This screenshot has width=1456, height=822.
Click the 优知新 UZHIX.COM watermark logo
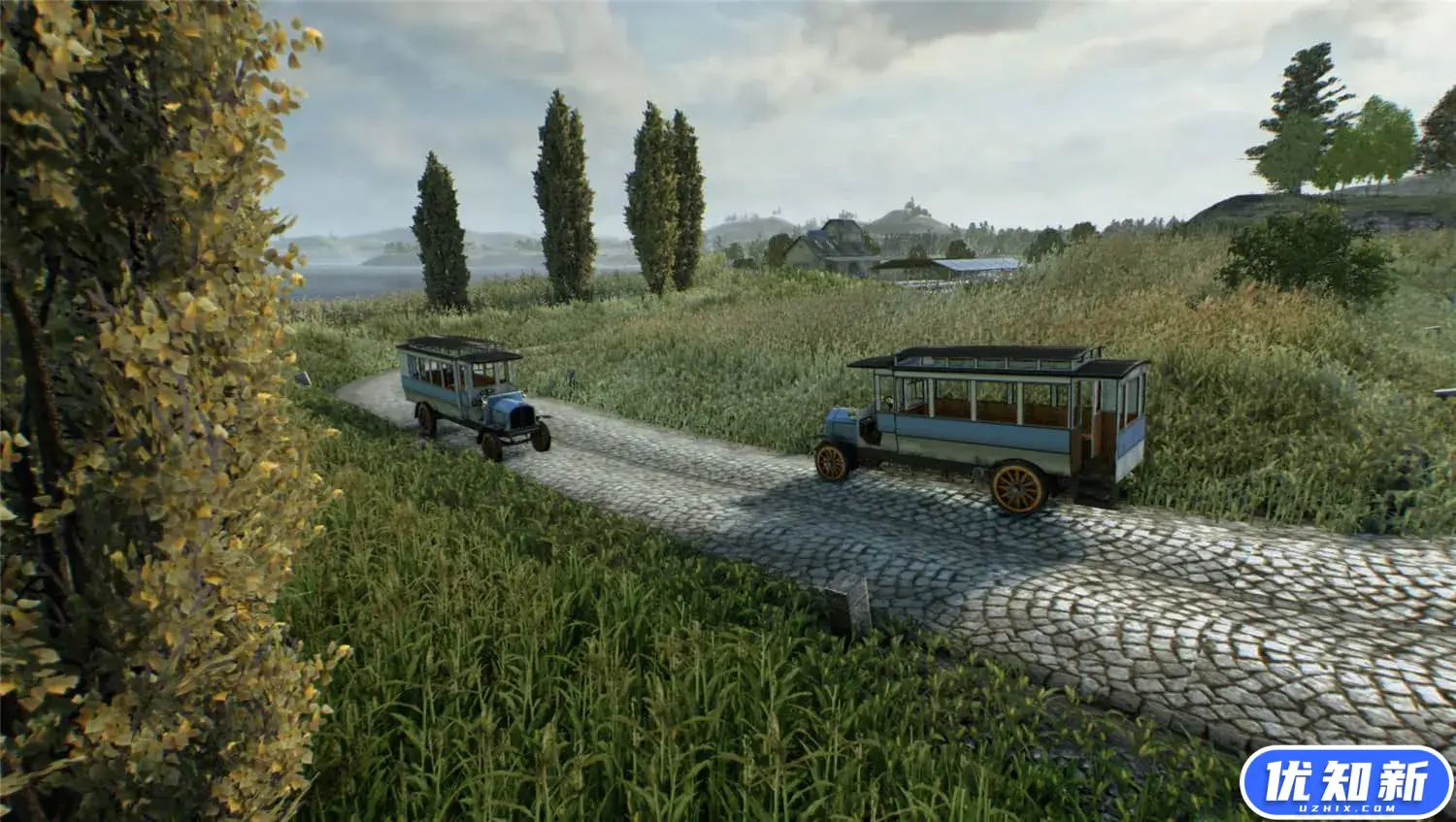coord(1346,784)
